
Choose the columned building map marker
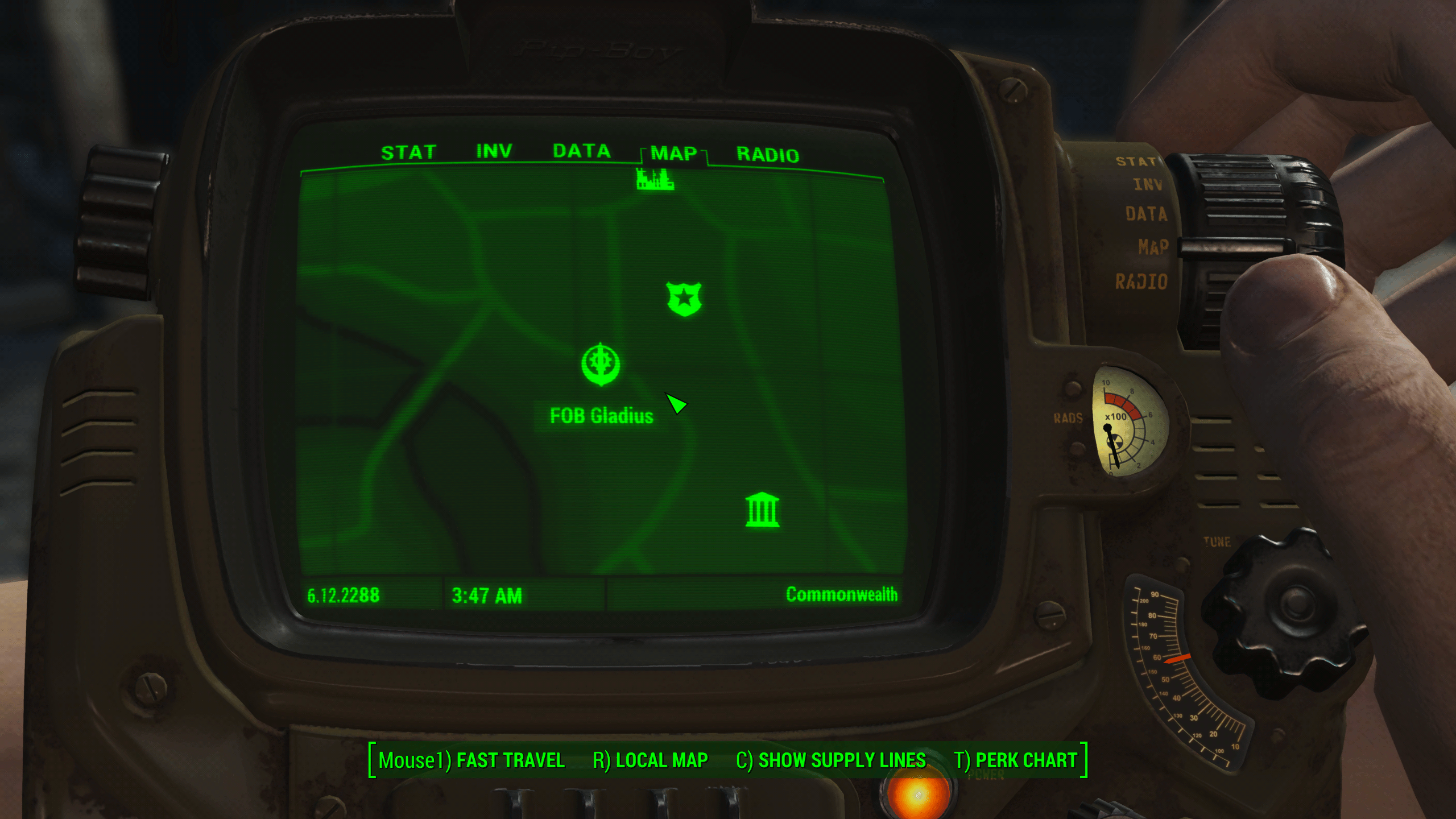click(762, 510)
